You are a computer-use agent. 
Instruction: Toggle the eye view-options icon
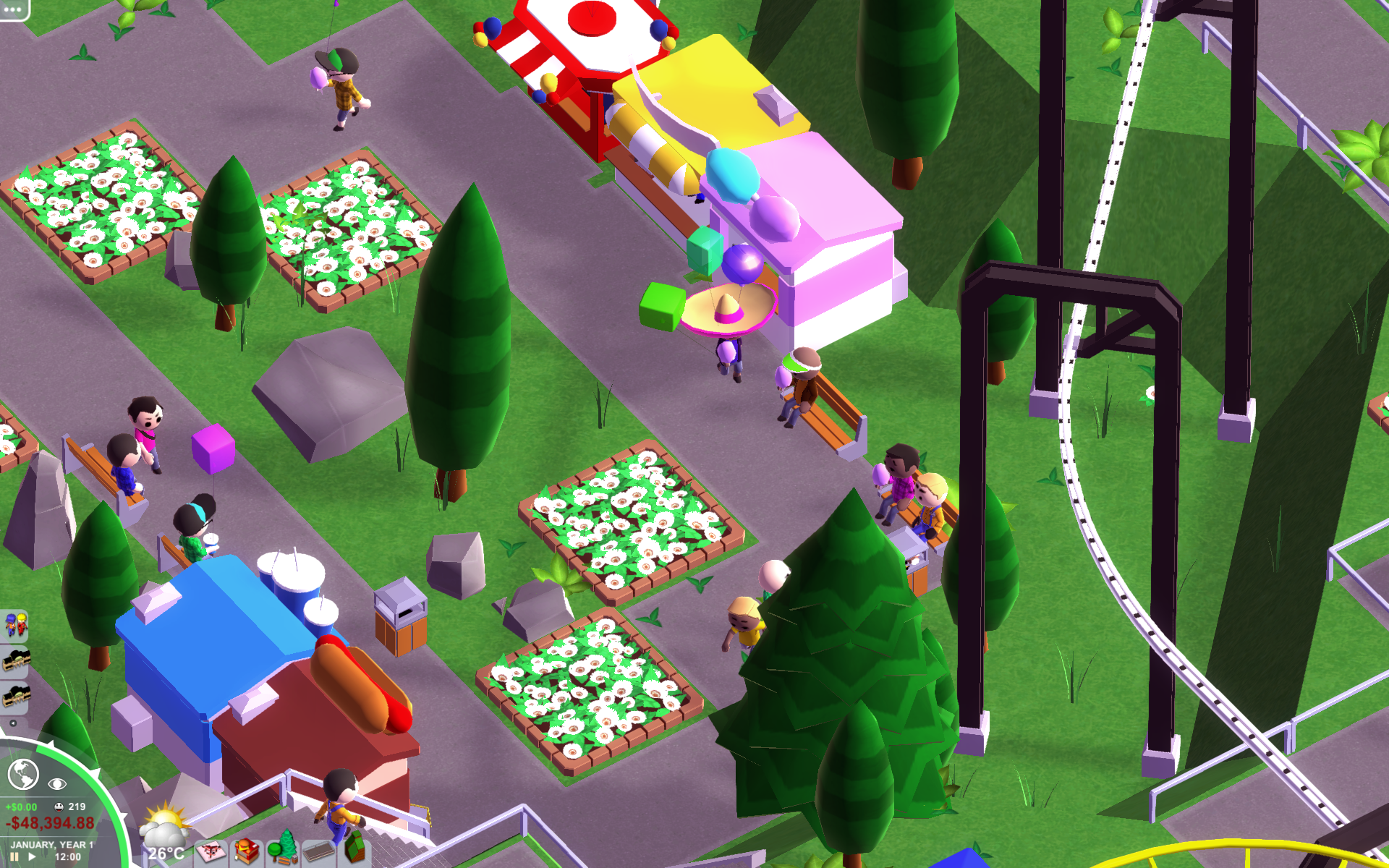(x=57, y=783)
